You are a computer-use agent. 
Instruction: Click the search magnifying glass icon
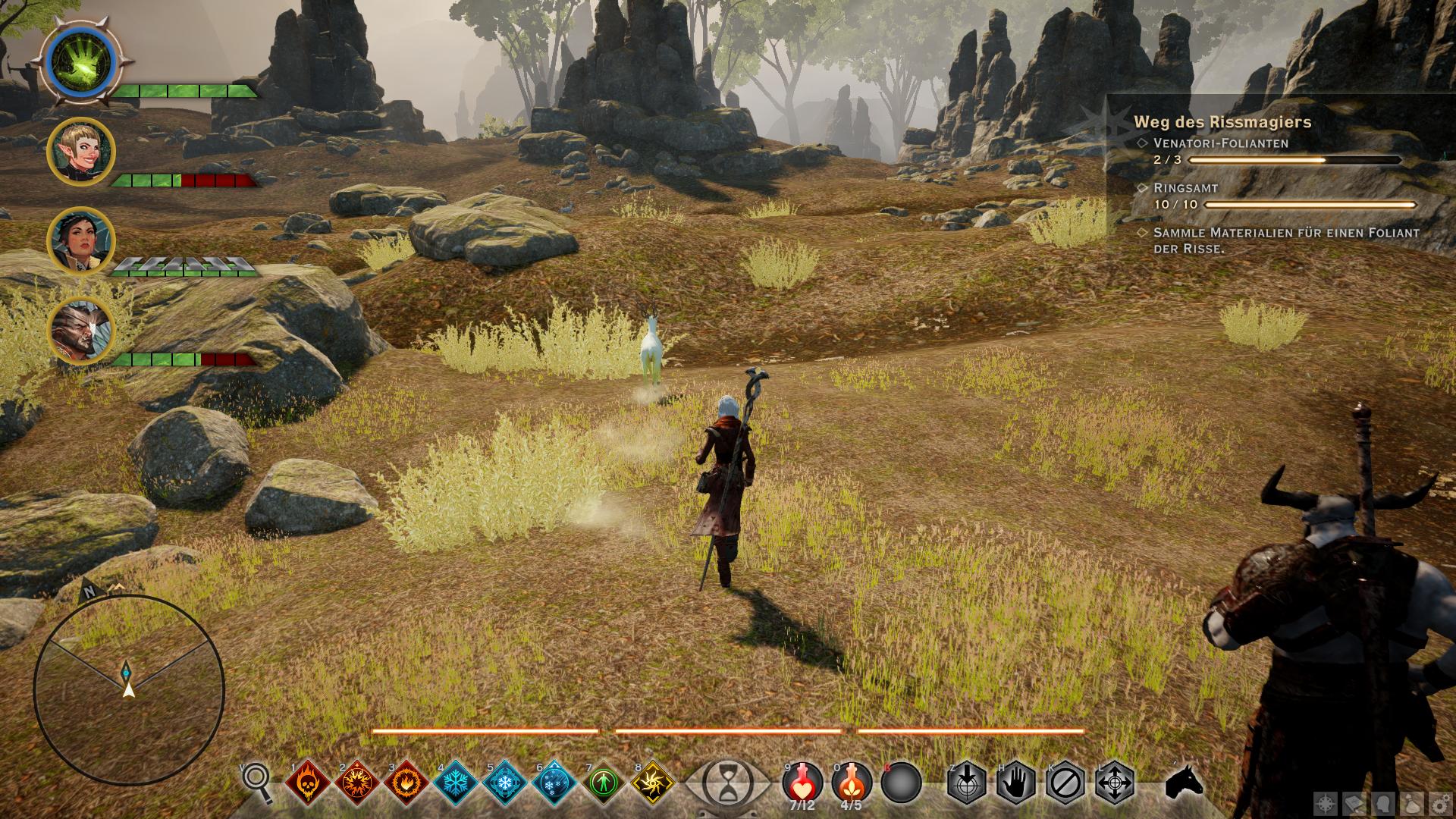click(257, 781)
